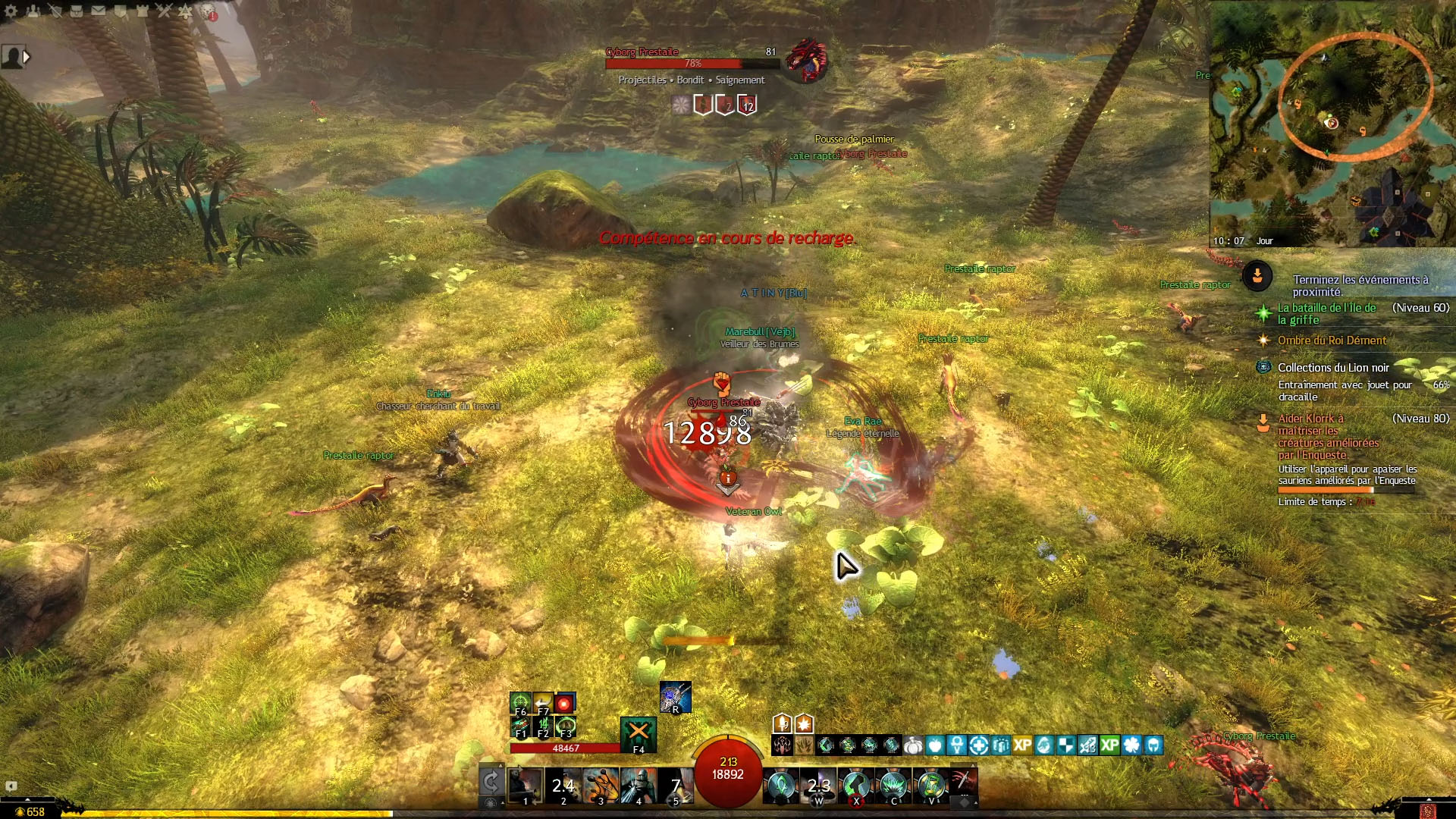Expand the party portrait arrow

(27, 57)
